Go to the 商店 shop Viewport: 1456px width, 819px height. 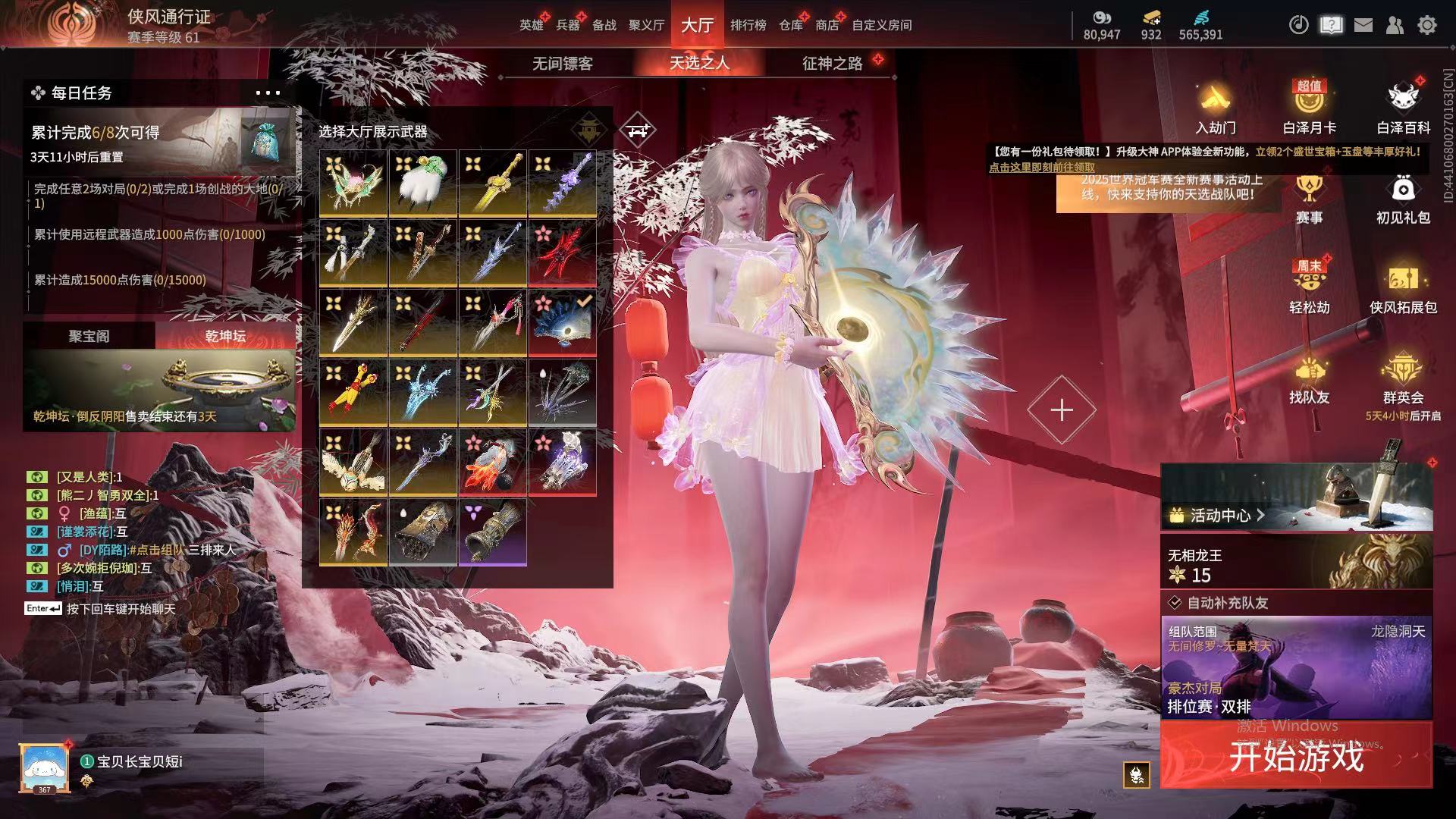click(x=827, y=25)
